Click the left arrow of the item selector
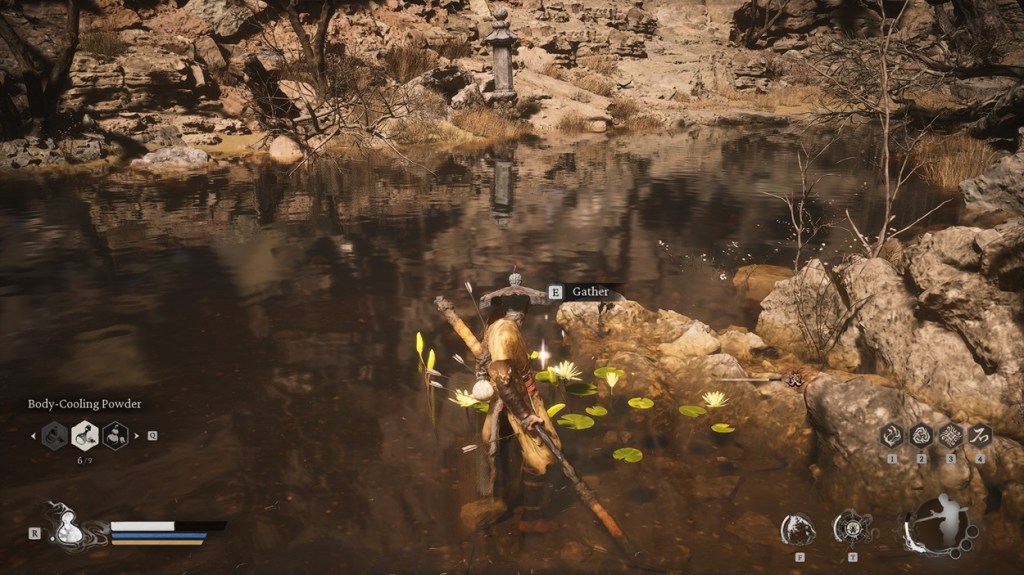1024x575 pixels. point(33,435)
